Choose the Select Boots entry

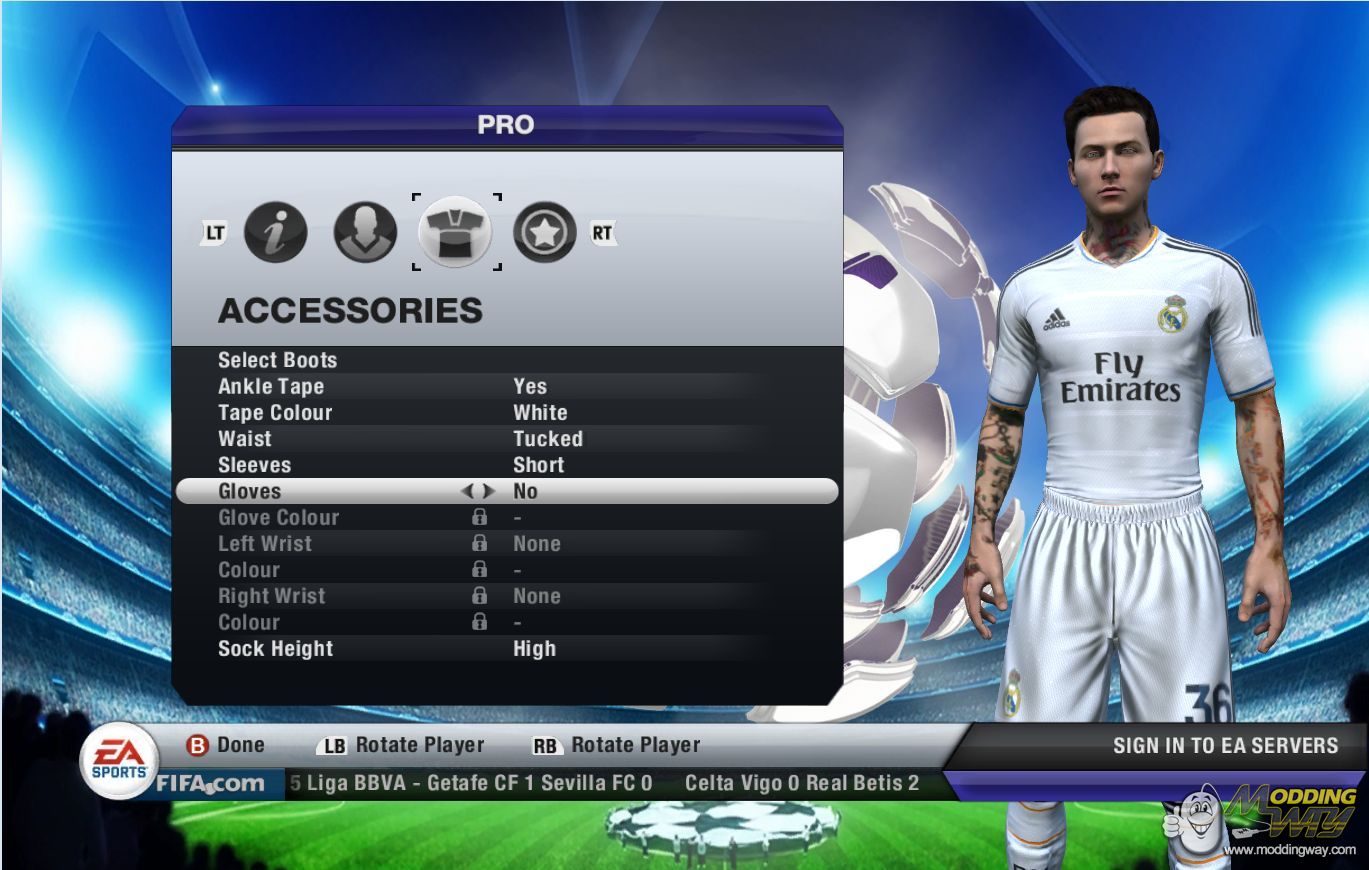tap(278, 360)
